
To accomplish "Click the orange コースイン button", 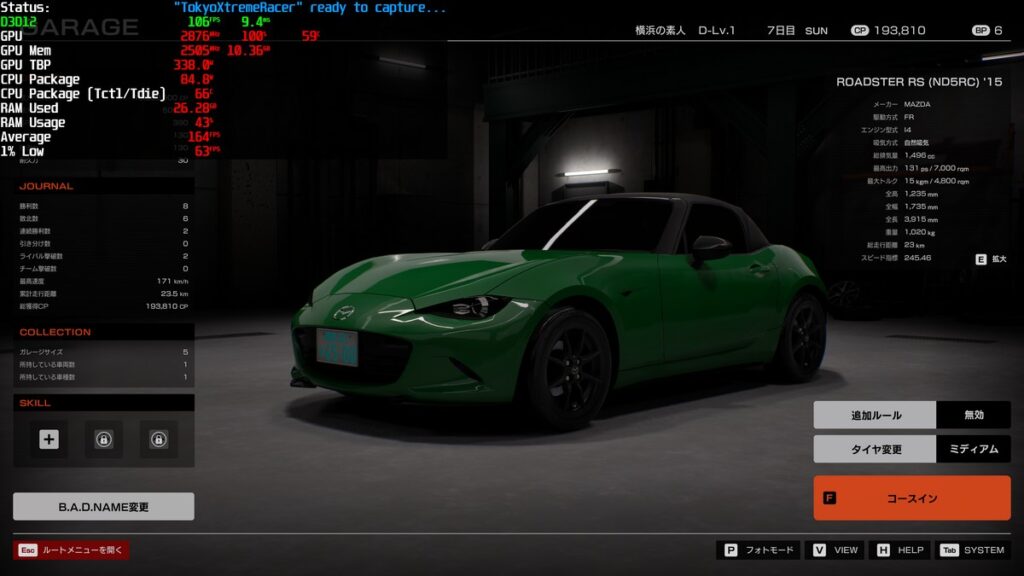I will pyautogui.click(x=911, y=498).
